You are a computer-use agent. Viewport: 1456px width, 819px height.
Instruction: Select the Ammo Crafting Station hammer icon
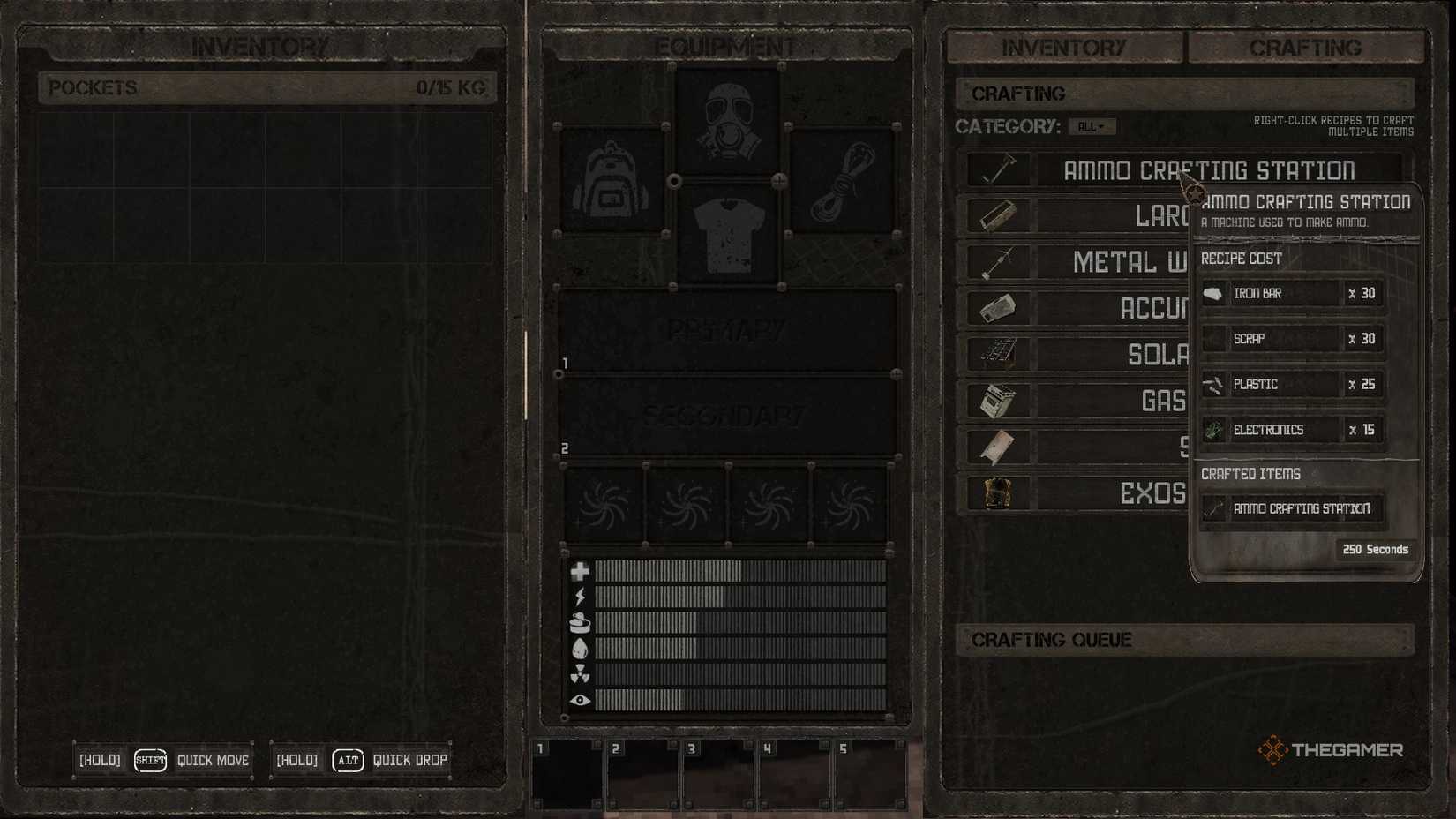(997, 169)
